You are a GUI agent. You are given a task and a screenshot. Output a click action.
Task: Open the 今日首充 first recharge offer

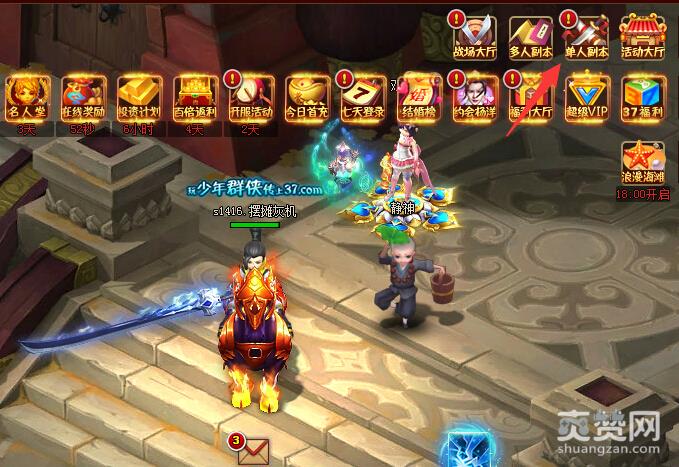[307, 97]
